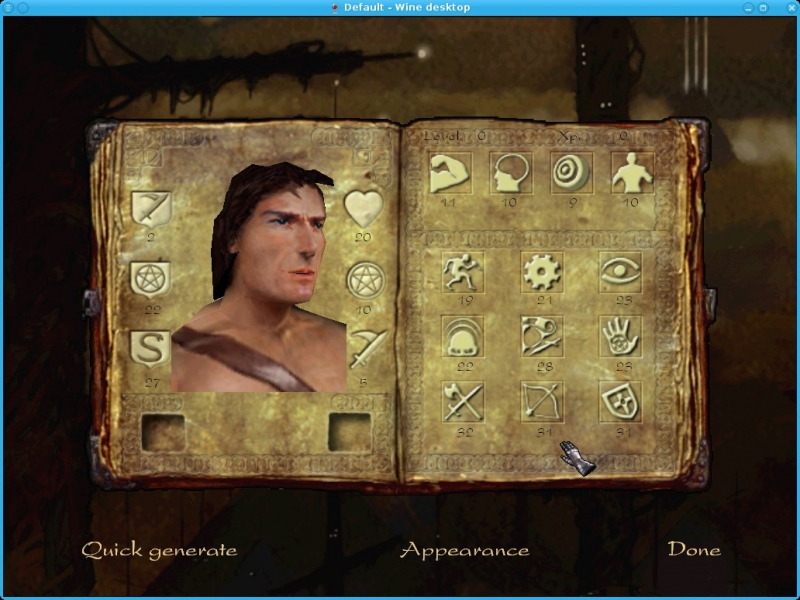Select the Defense shield skill icon
The height and width of the screenshot is (600, 800).
[620, 402]
